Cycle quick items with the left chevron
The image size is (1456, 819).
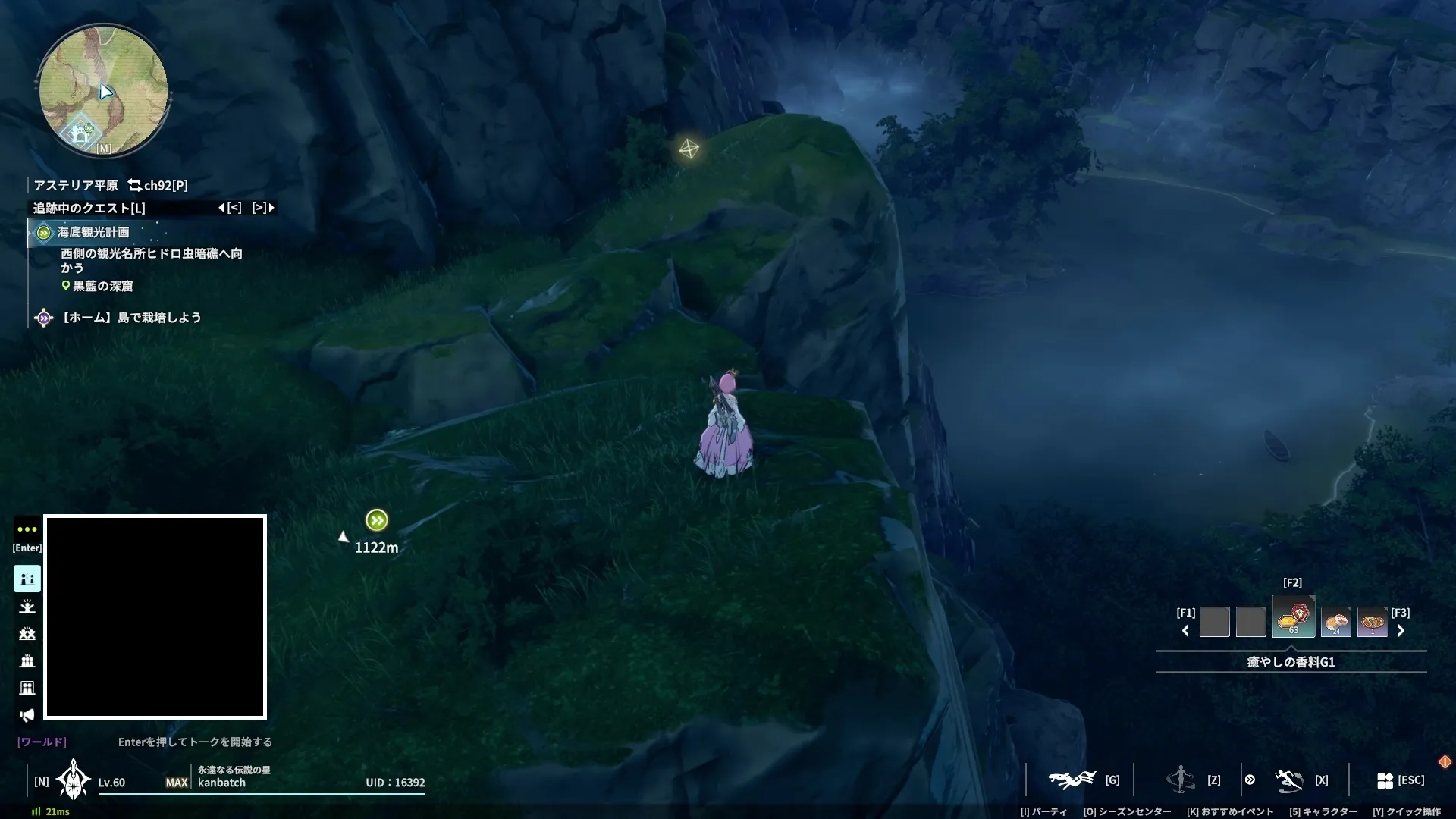[x=1186, y=631]
